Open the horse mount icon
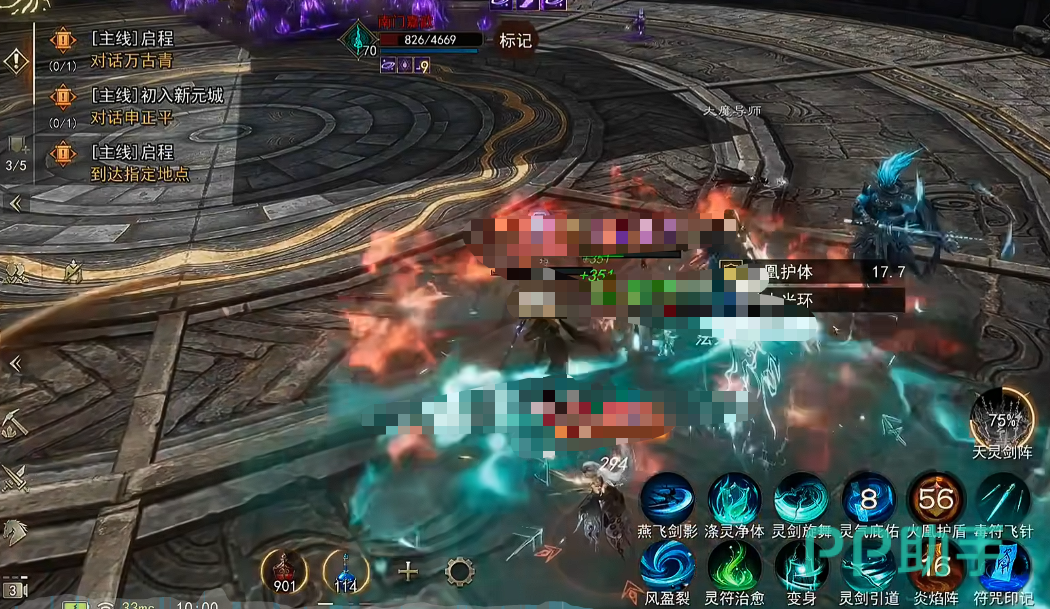Screen dimensions: 1050x609 click(15, 532)
